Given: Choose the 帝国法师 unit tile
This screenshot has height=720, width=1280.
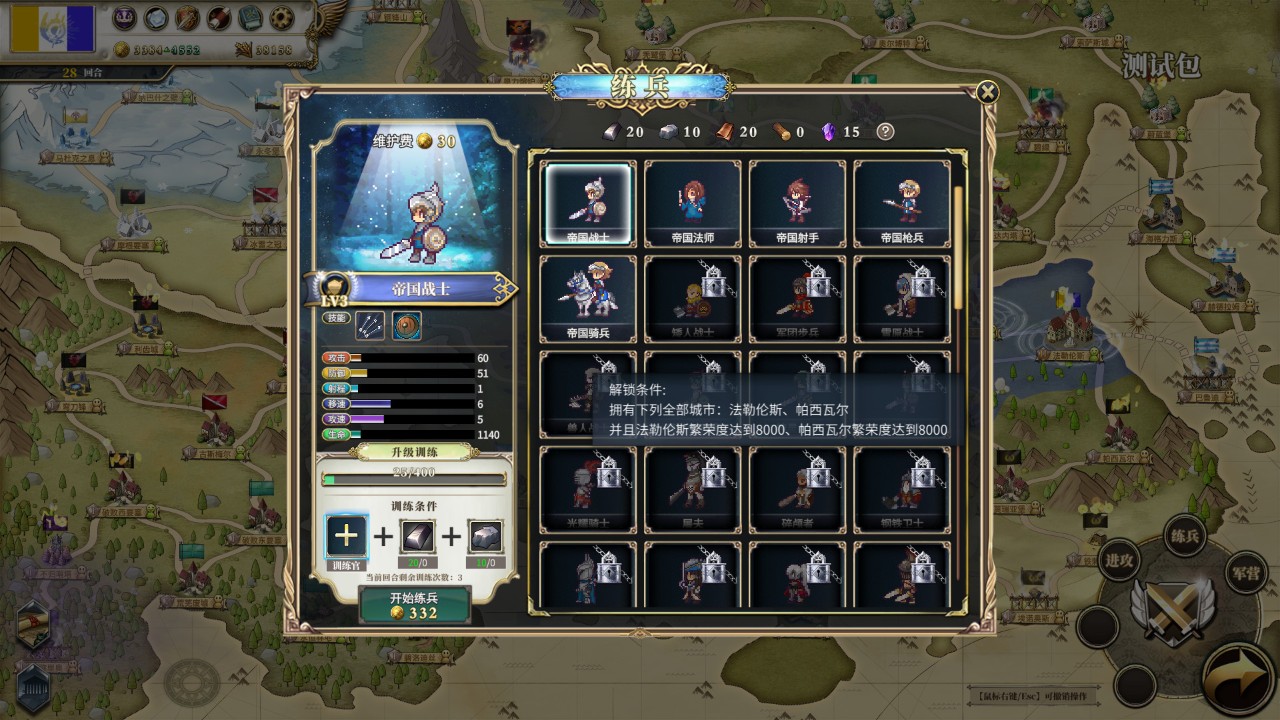Looking at the screenshot, I should [693, 203].
